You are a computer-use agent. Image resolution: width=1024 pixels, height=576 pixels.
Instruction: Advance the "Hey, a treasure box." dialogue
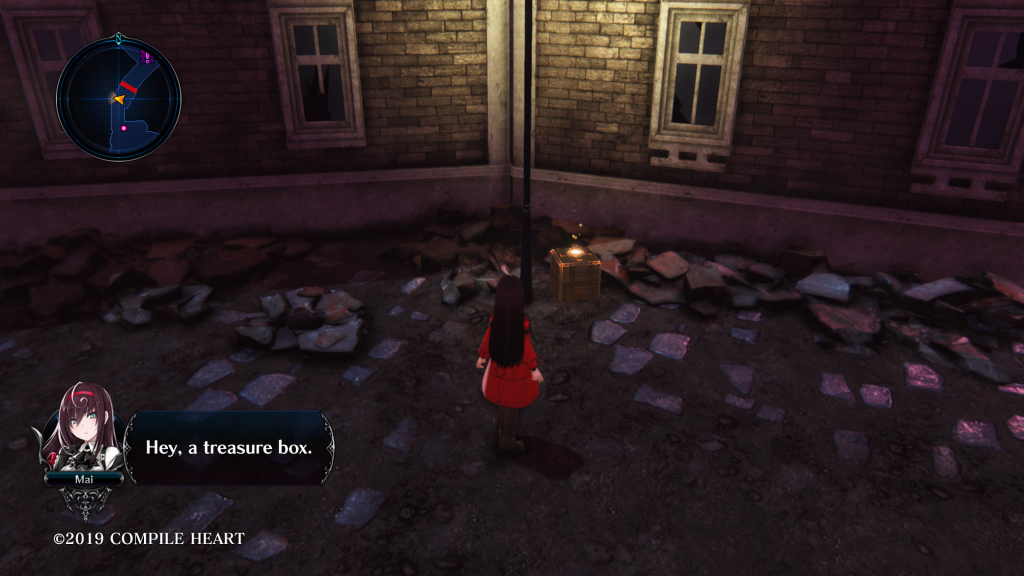tap(229, 447)
